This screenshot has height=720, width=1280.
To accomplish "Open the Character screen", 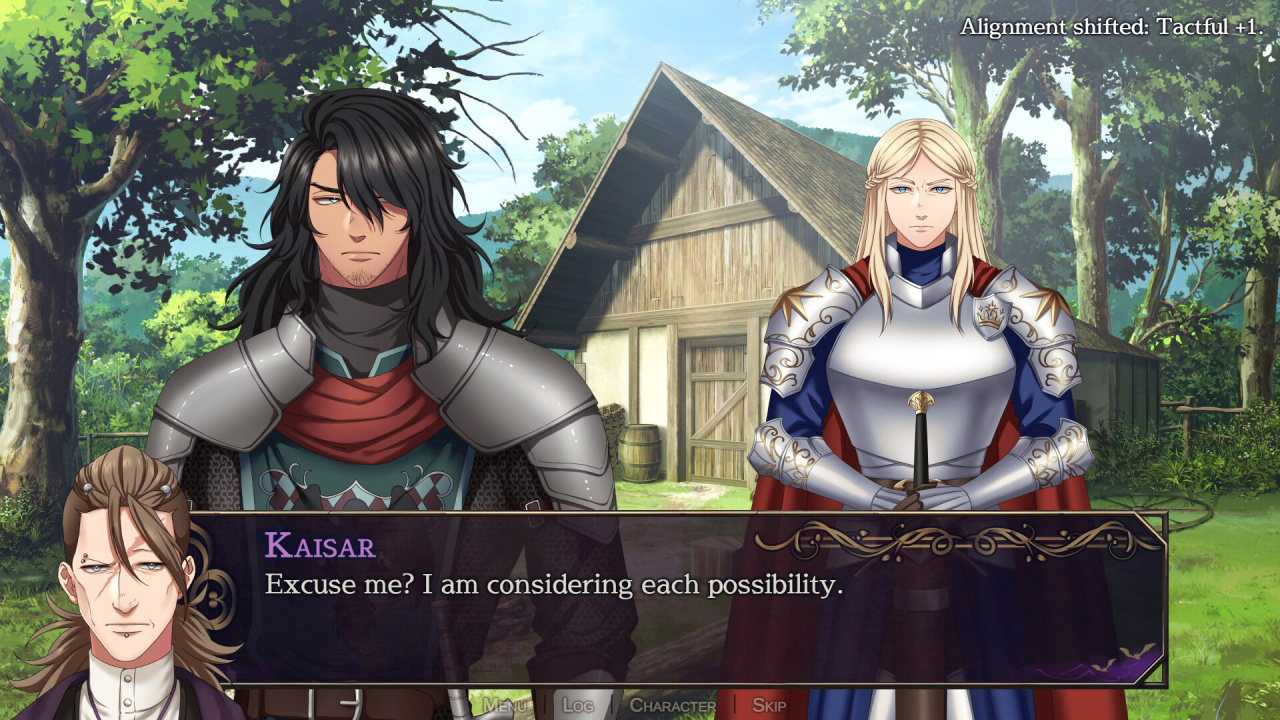I will click(x=672, y=705).
